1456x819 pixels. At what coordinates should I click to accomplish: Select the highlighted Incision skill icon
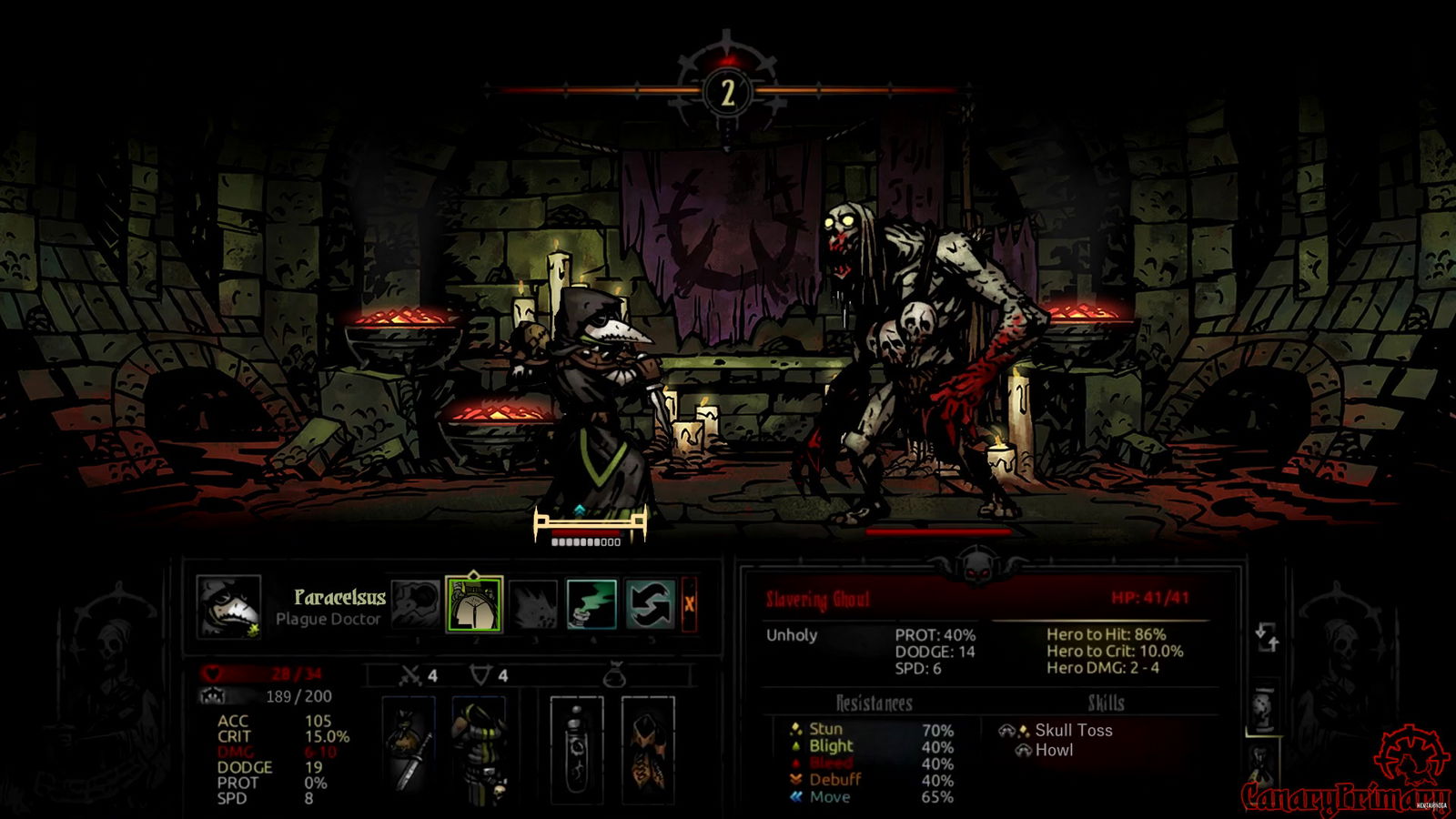[473, 604]
